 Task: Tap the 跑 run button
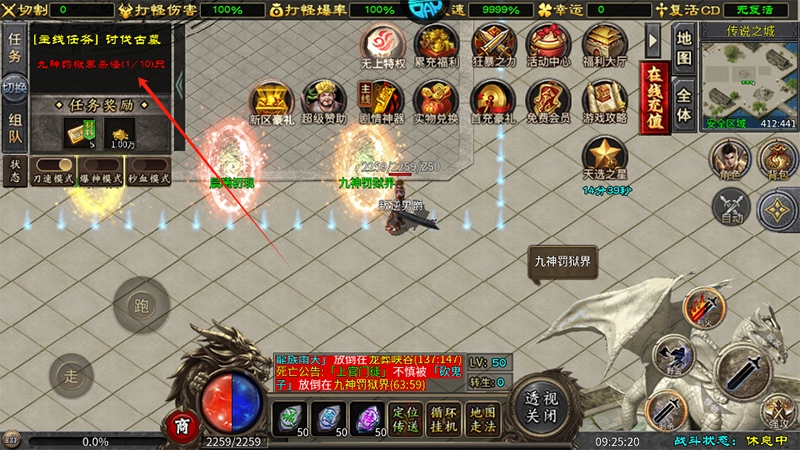click(x=139, y=306)
